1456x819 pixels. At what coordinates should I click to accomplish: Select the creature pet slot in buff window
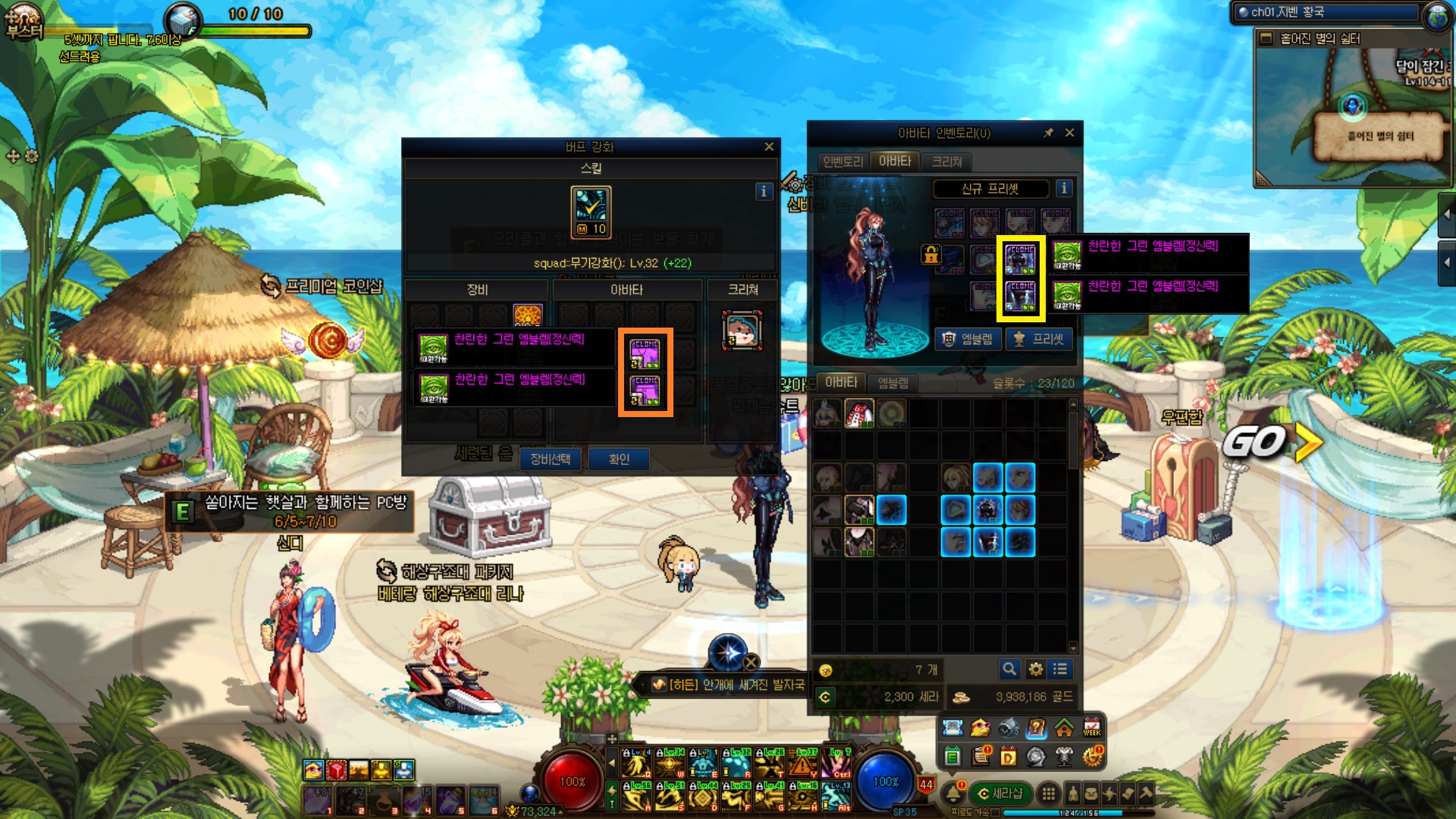[x=742, y=331]
